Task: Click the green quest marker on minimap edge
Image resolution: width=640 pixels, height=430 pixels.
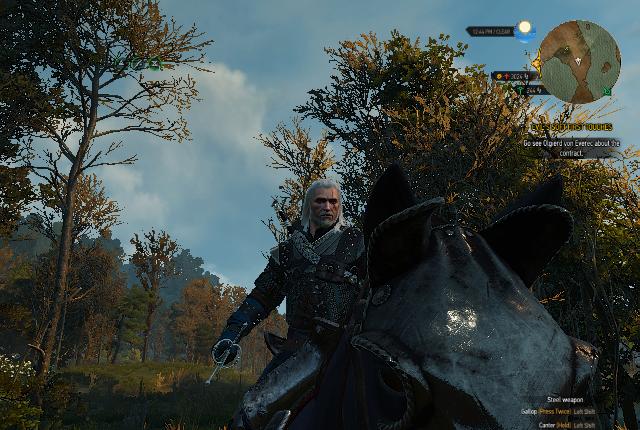Action: tap(606, 92)
